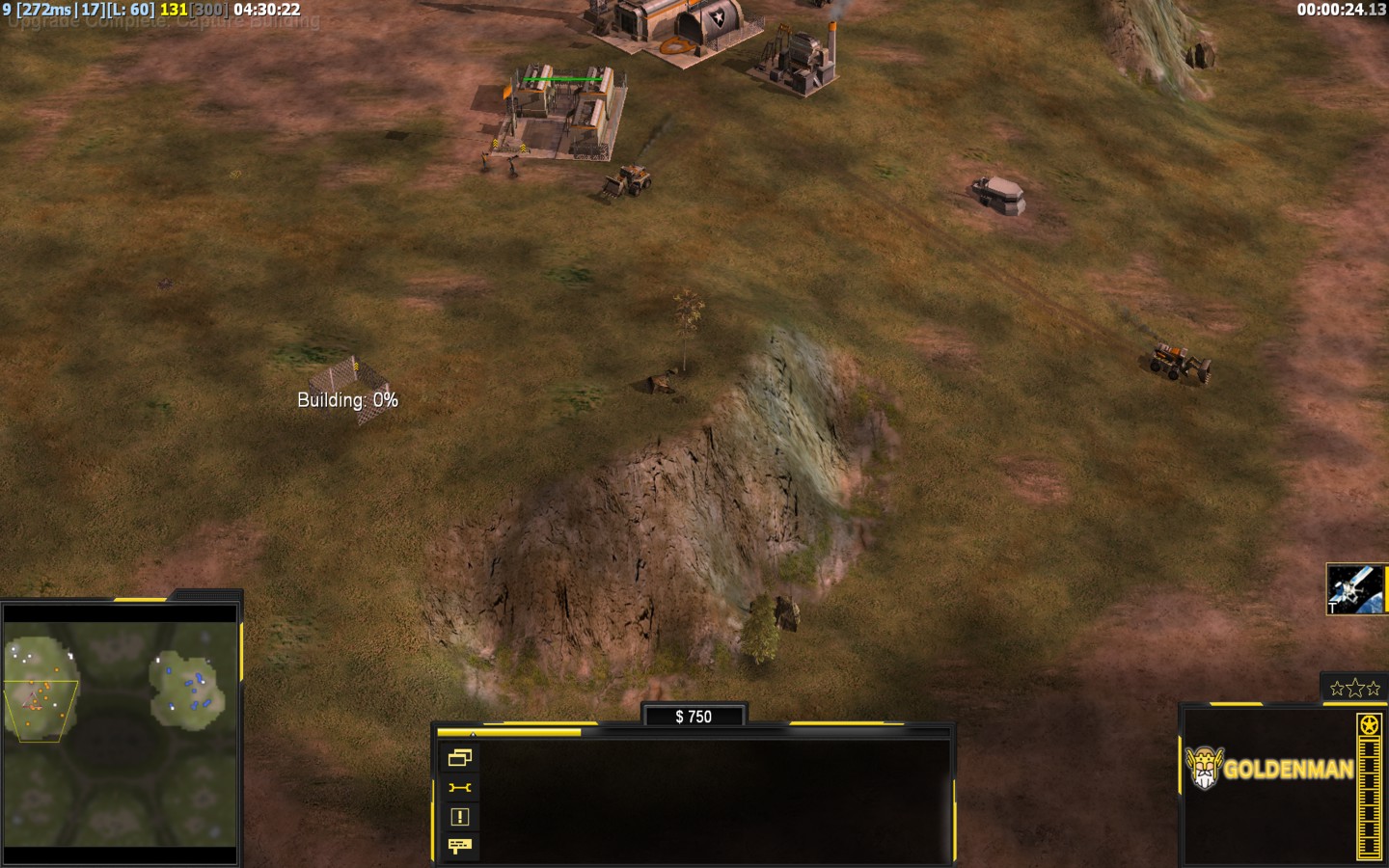Select the fenced construction site at 0%
The image size is (1389, 868).
pos(346,384)
